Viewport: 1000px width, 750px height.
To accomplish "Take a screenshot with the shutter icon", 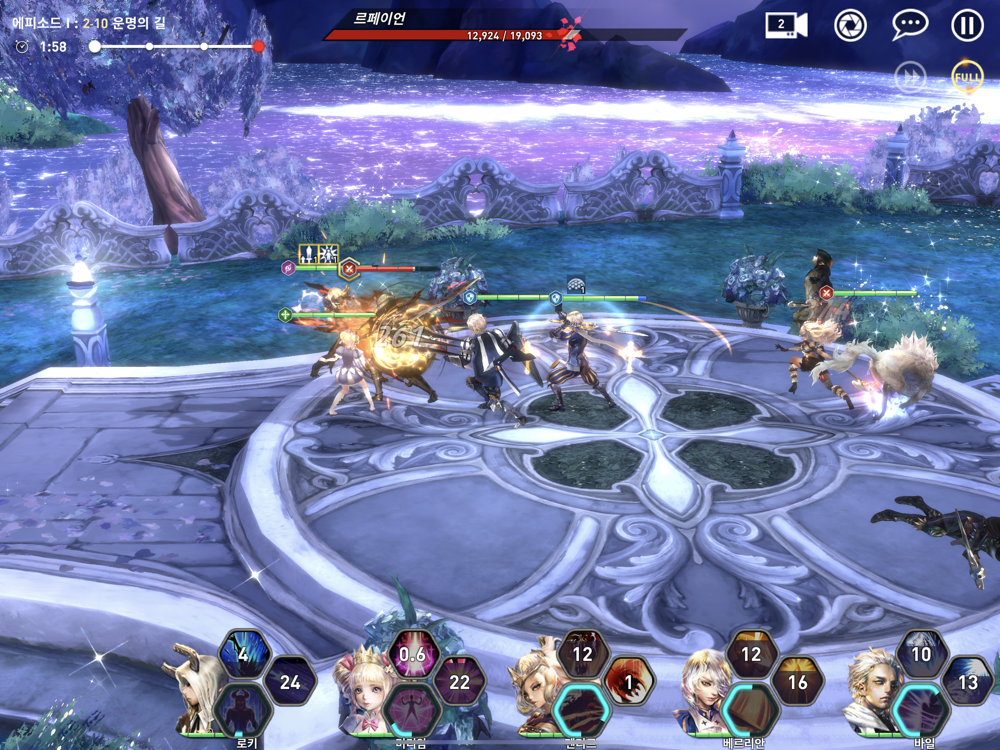I will [851, 25].
